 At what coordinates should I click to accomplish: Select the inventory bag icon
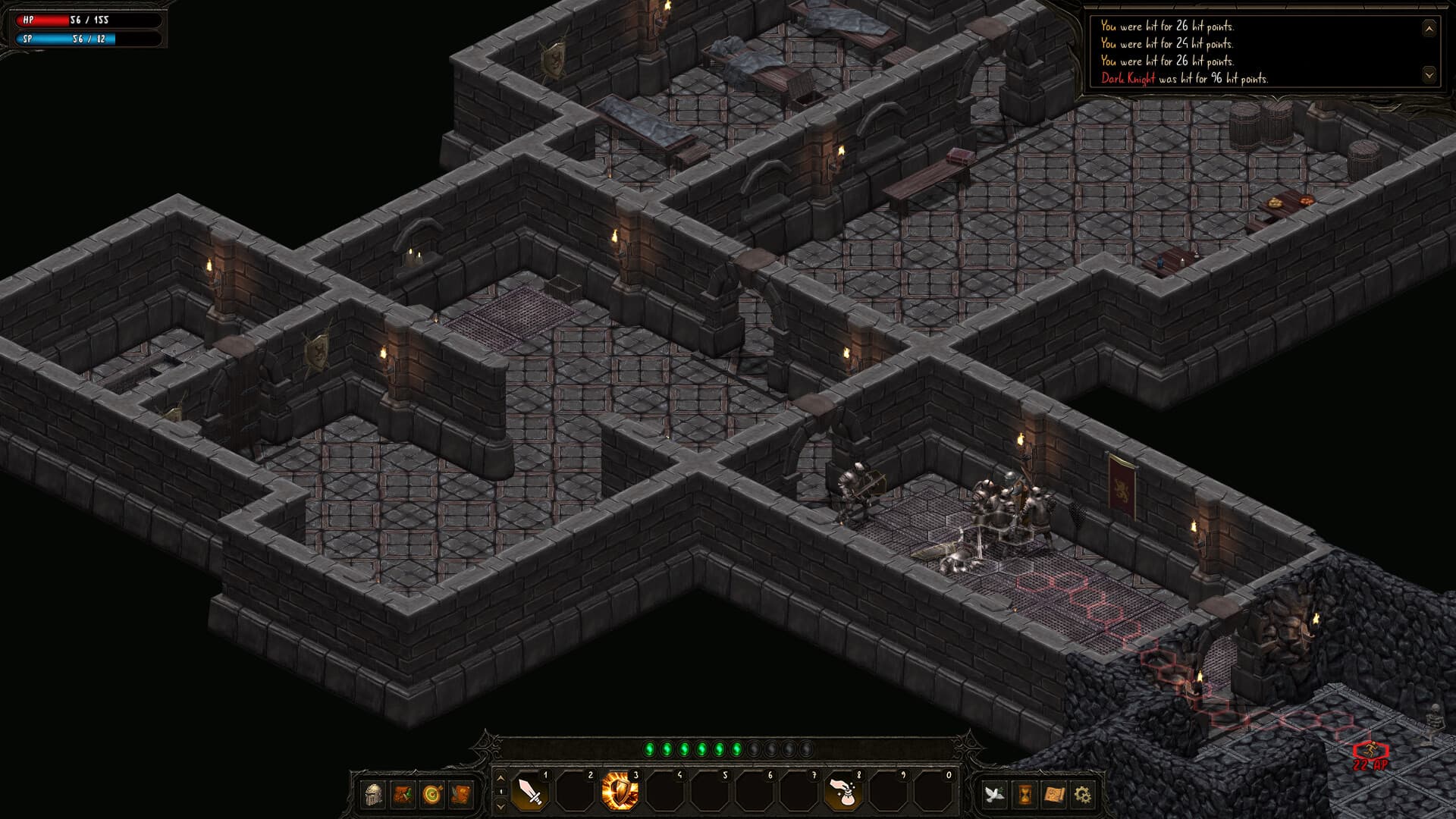click(x=402, y=795)
